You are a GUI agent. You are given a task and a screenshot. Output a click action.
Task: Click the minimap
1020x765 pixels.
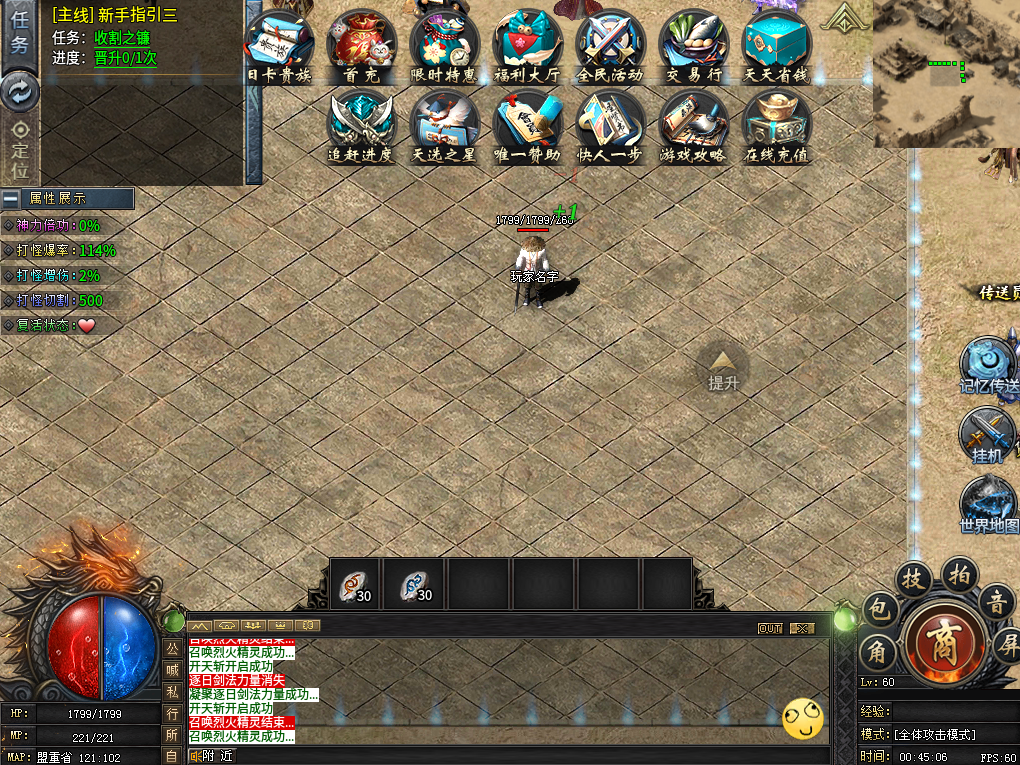(x=945, y=74)
